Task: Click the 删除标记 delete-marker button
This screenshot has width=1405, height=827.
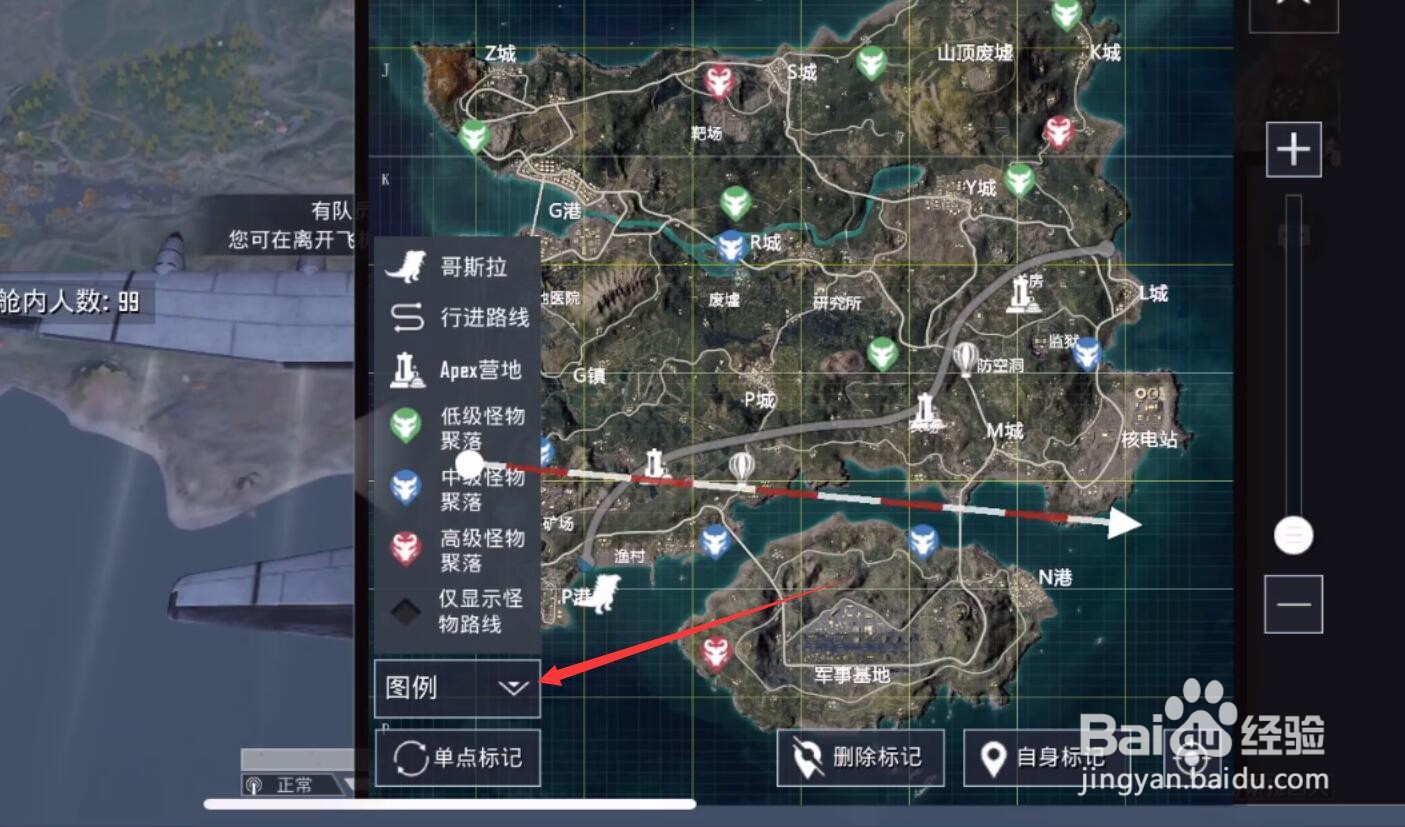Action: coord(860,758)
